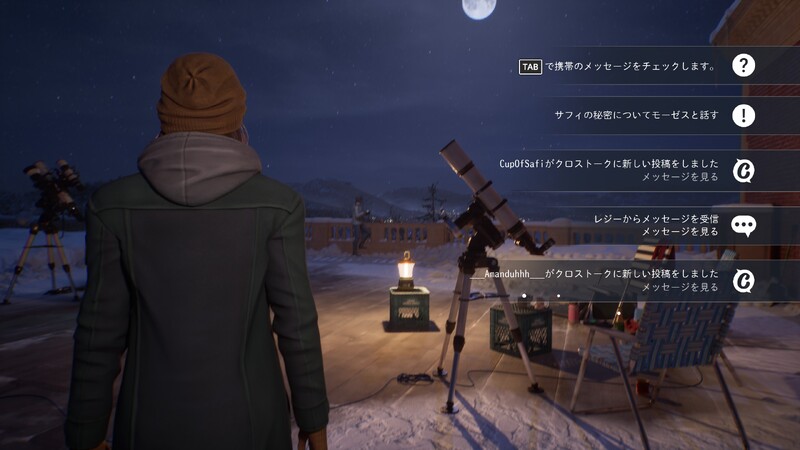Select the objective about サフィの秘密 and モーゼス
The height and width of the screenshot is (450, 800).
coord(636,116)
